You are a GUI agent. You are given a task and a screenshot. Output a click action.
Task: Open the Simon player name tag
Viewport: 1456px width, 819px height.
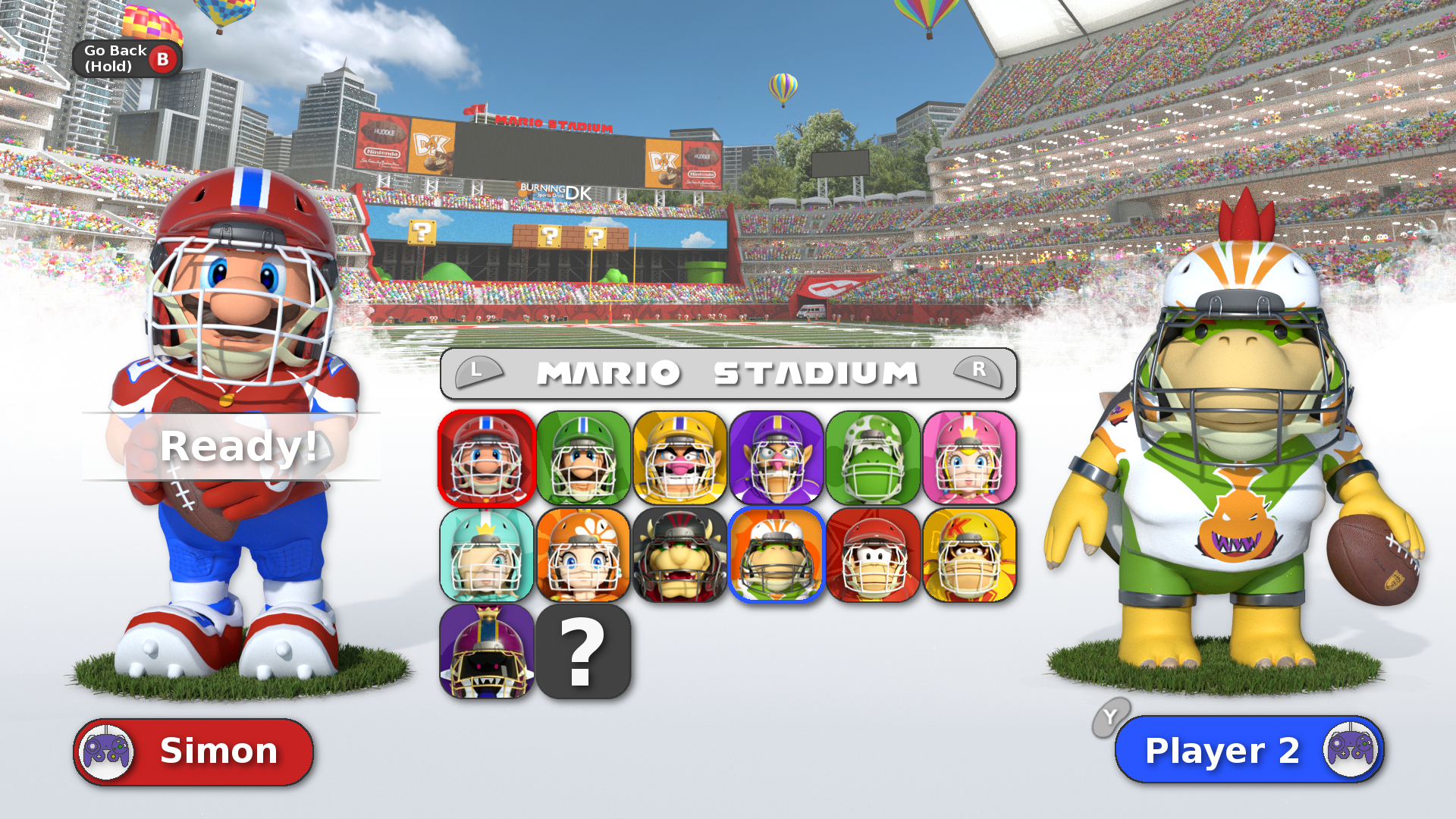coord(193,752)
